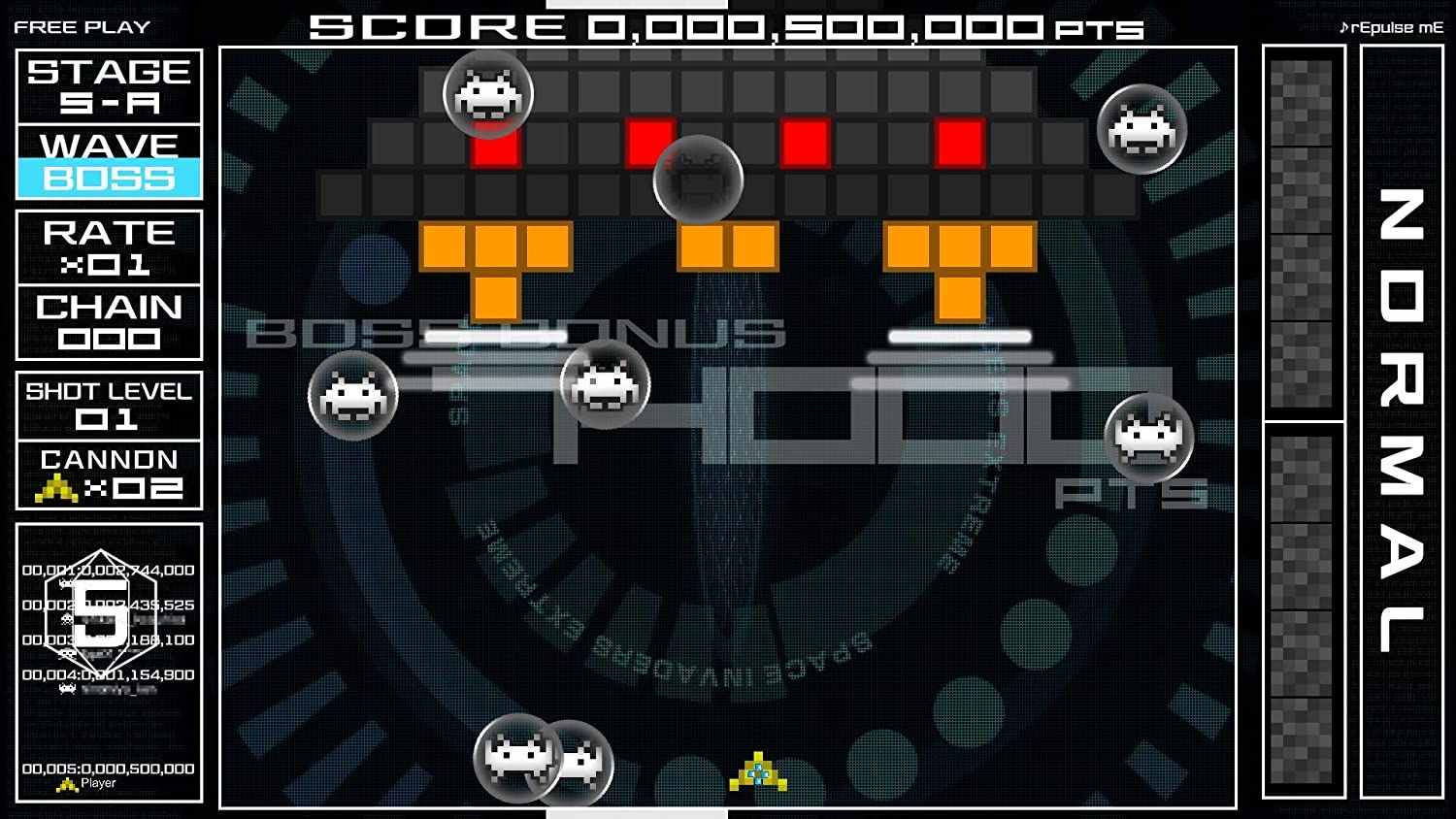The width and height of the screenshot is (1456, 819).
Task: Click the invader icon next to rank 2 score
Action: 66,619
